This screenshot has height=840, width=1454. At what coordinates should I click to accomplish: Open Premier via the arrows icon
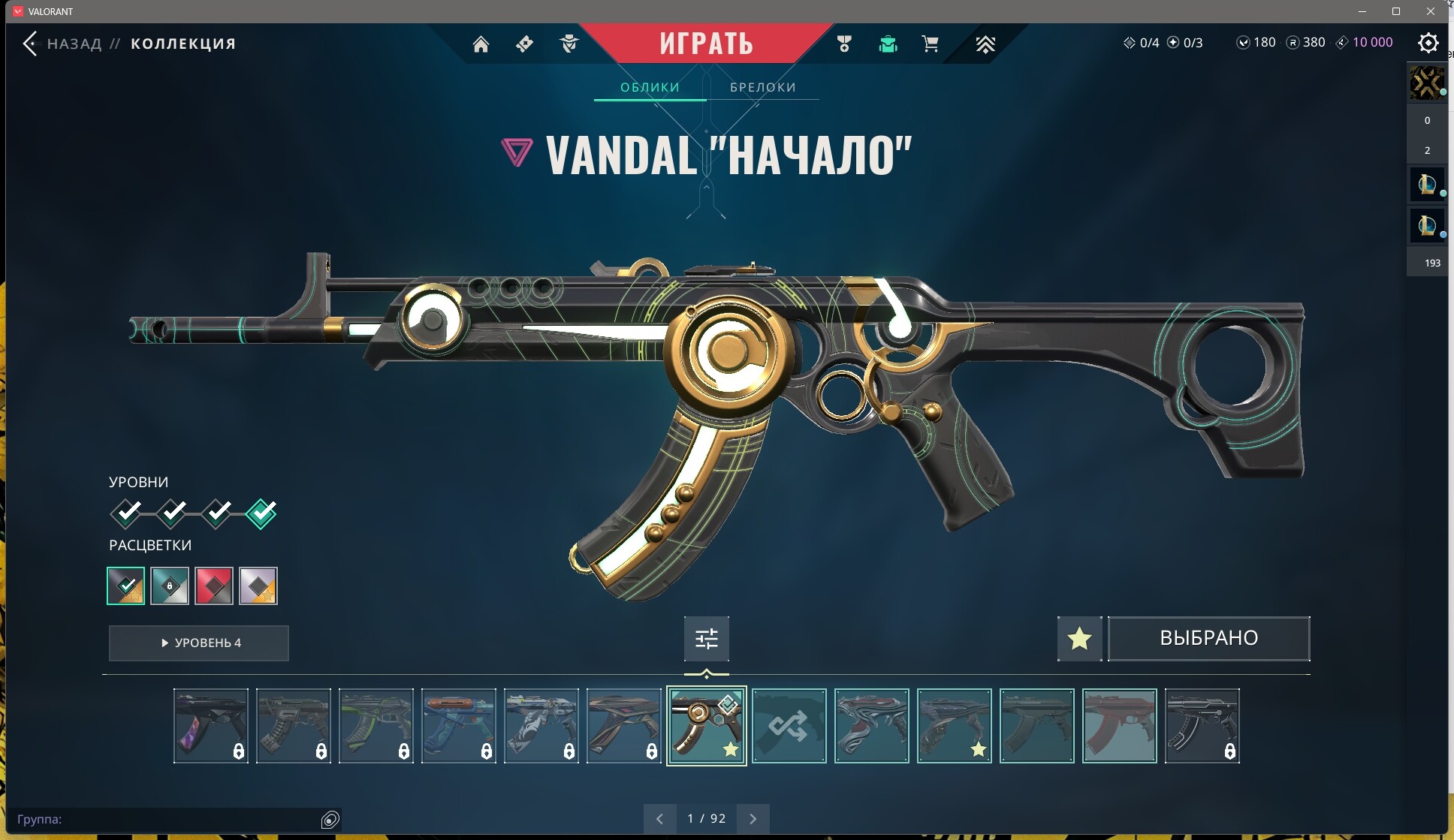coord(985,44)
